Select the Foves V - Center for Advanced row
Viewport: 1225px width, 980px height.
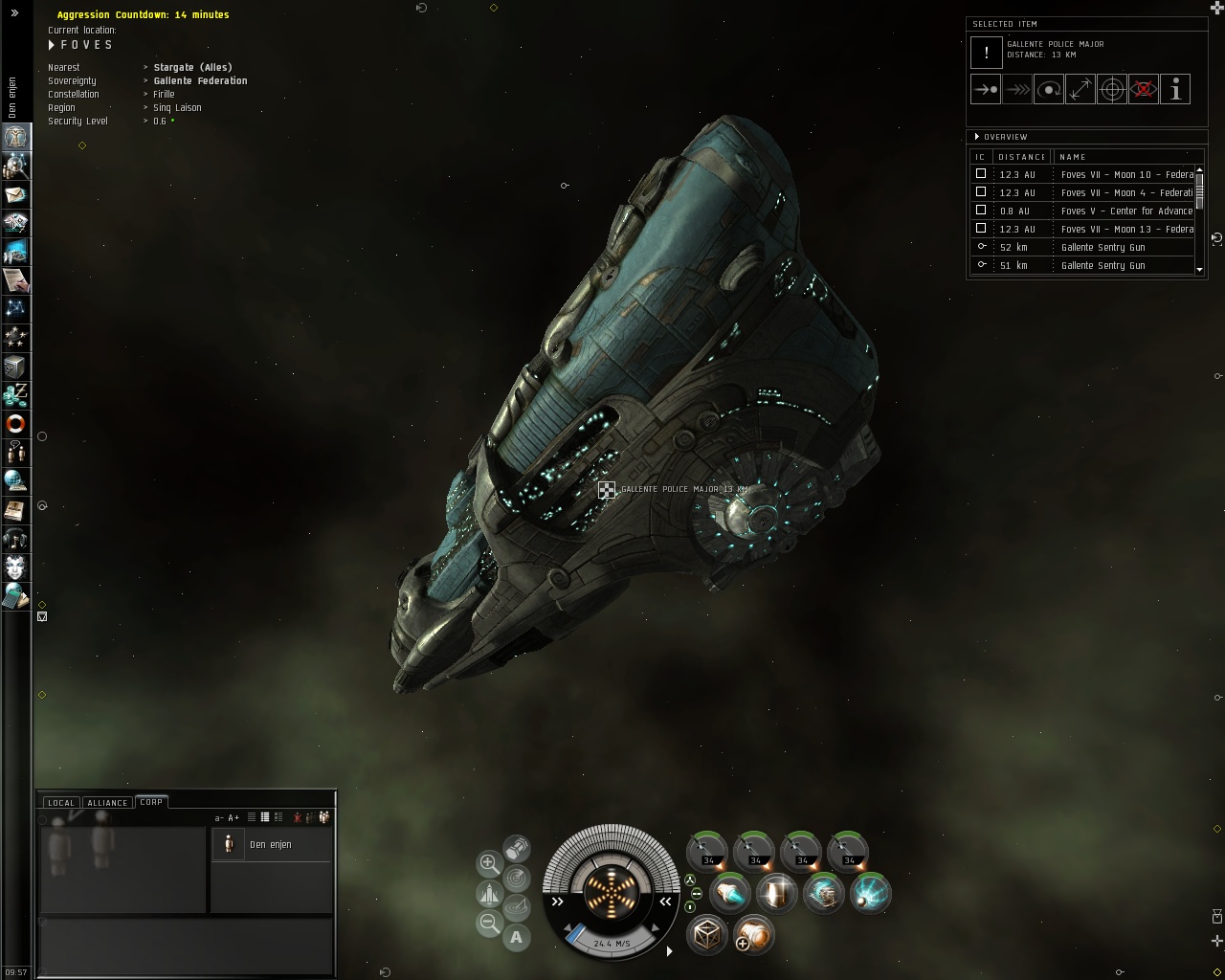click(x=1126, y=211)
